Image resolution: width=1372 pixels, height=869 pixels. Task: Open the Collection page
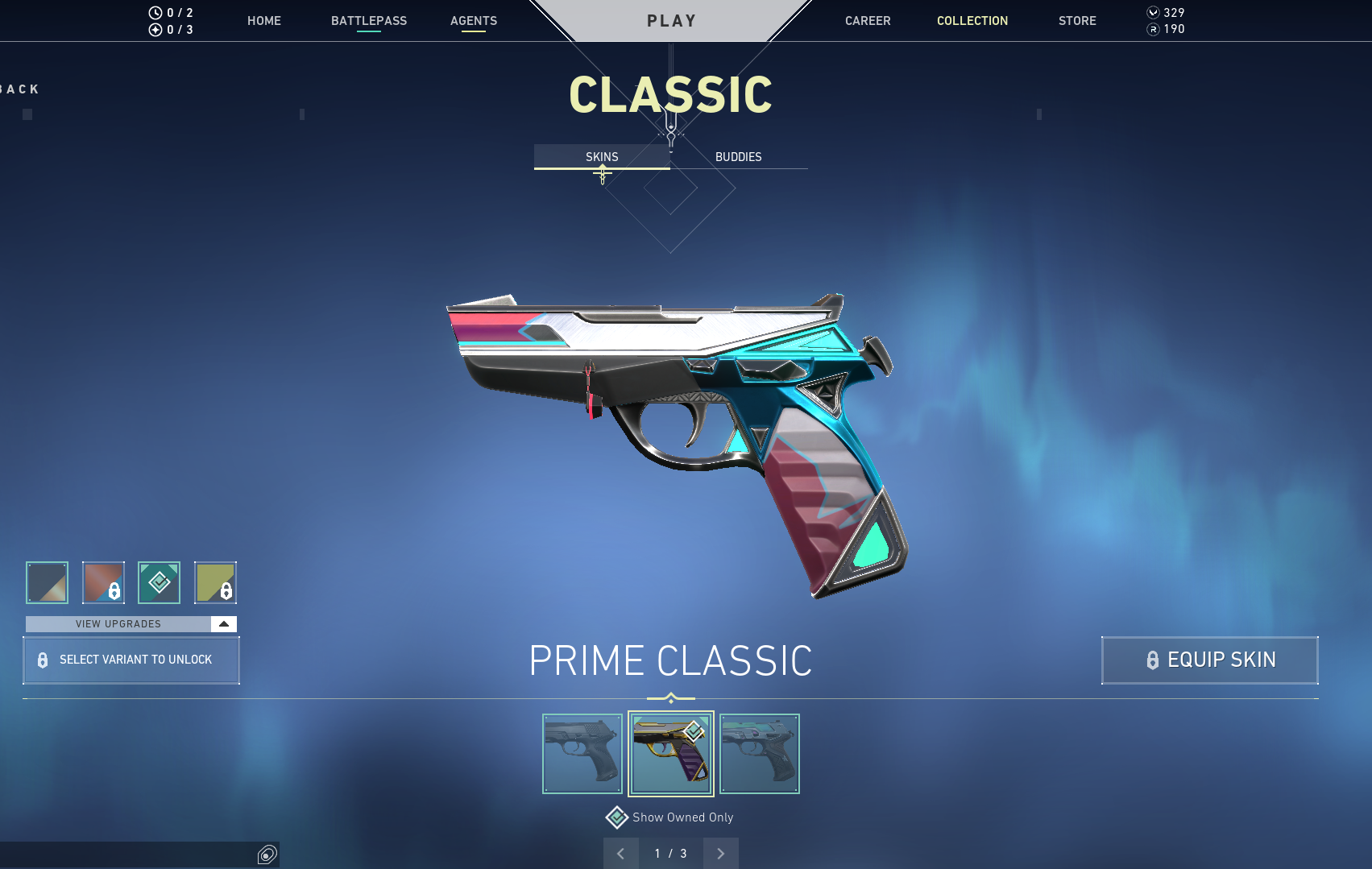[972, 21]
